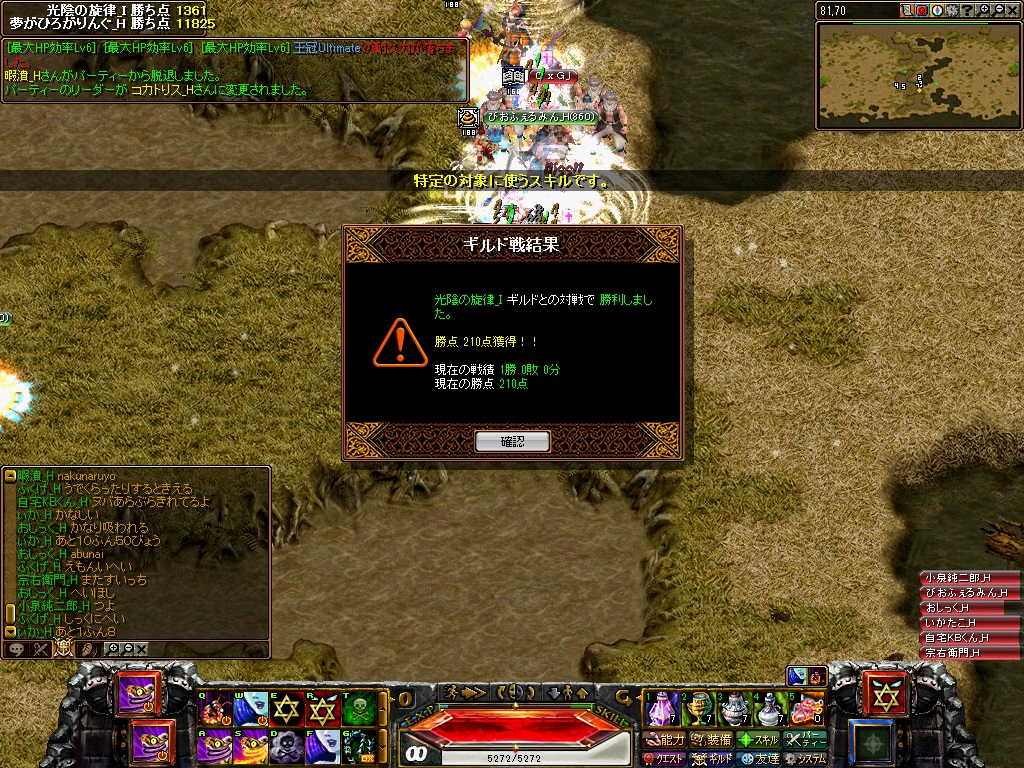This screenshot has height=768, width=1024.
Task: Select party member 小泉純二郎_H in the list
Action: click(x=957, y=578)
